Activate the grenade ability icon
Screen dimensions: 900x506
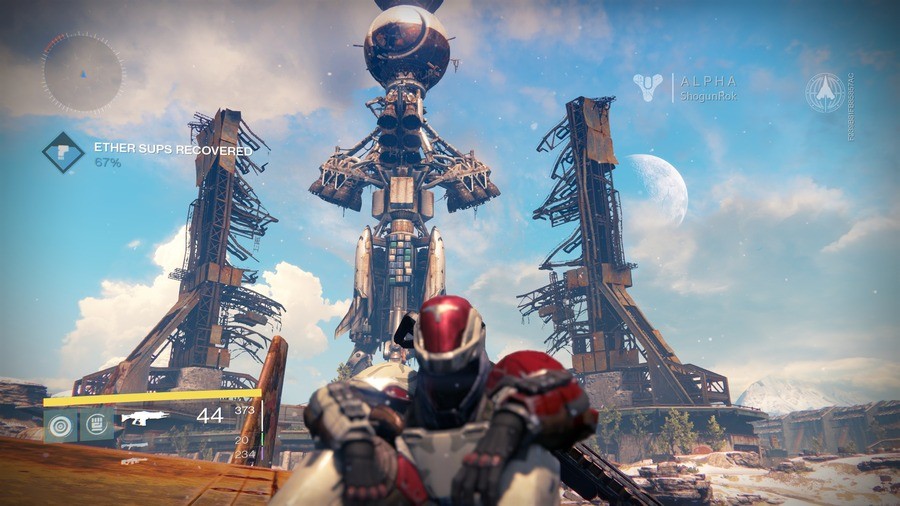click(61, 426)
